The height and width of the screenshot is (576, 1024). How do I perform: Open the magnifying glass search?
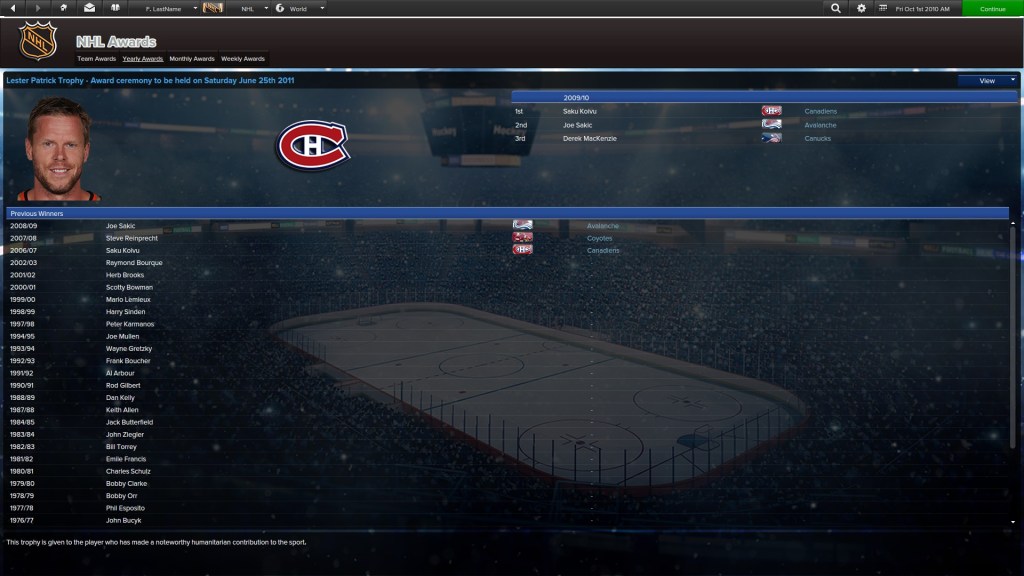(x=836, y=8)
